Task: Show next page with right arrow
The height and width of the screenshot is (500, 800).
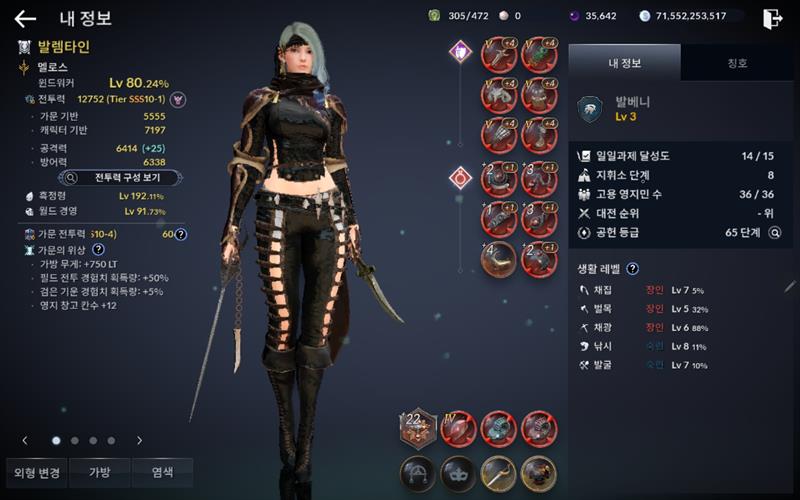Action: 139,440
